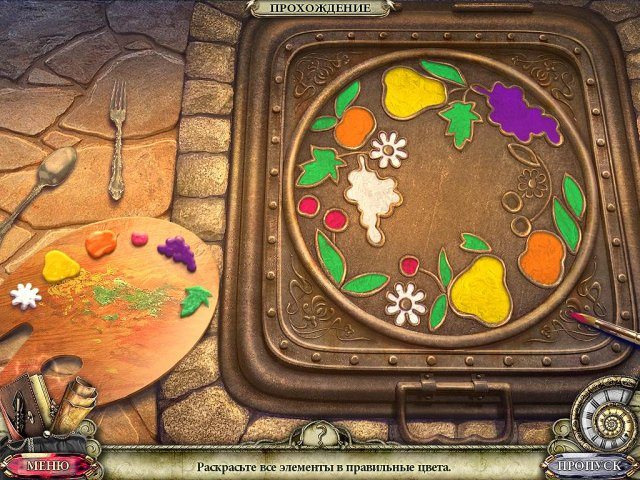Select purple grapes paint on palette
Screen dimensions: 640x480
(x=177, y=250)
